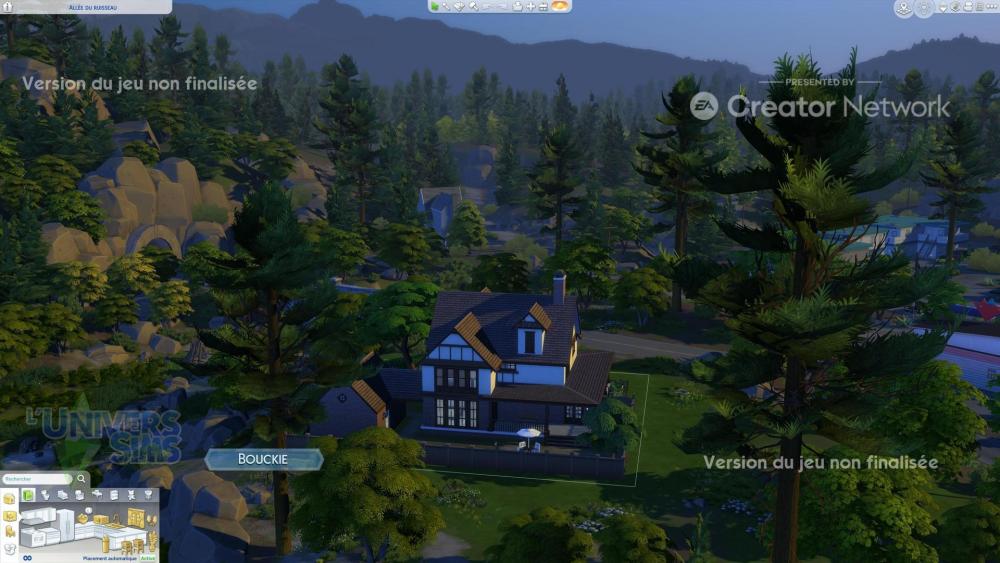1000x563 pixels.
Task: Click the green pointer select tool
Action: pyautogui.click(x=435, y=6)
